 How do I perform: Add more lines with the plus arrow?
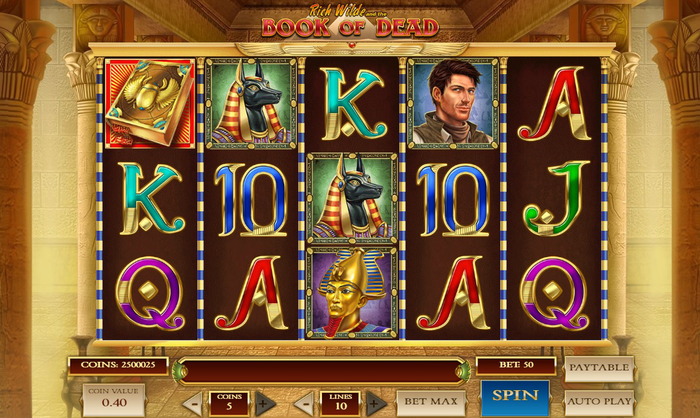pos(375,404)
